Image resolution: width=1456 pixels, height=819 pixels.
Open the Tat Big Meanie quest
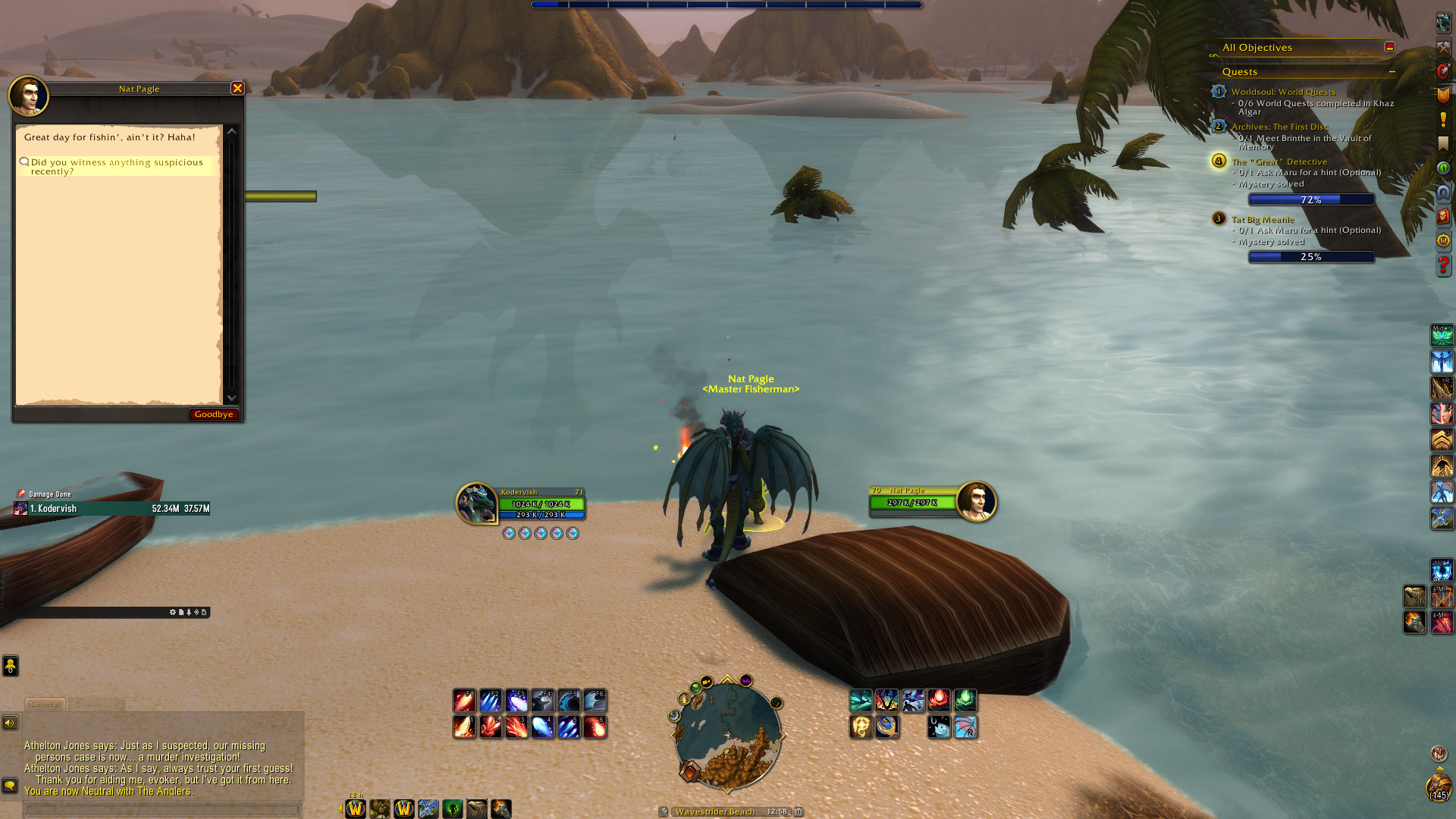pos(1263,220)
